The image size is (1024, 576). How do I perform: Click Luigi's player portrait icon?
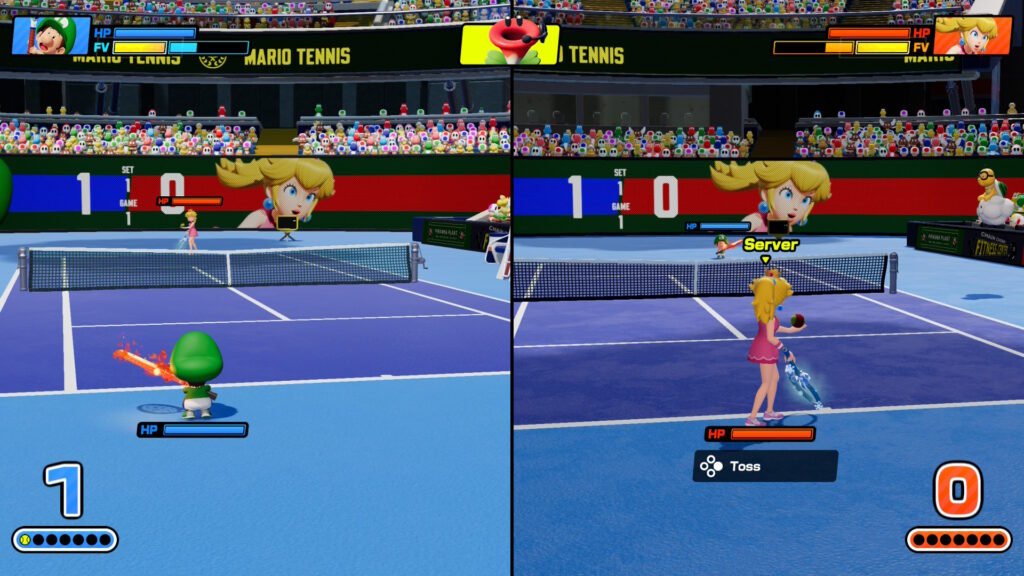coord(50,35)
